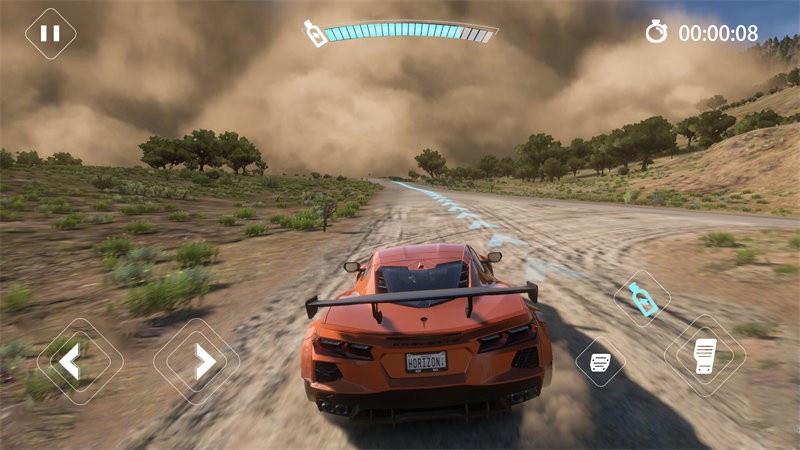
Task: Hit the gas accelerator pedal button
Action: (x=705, y=356)
